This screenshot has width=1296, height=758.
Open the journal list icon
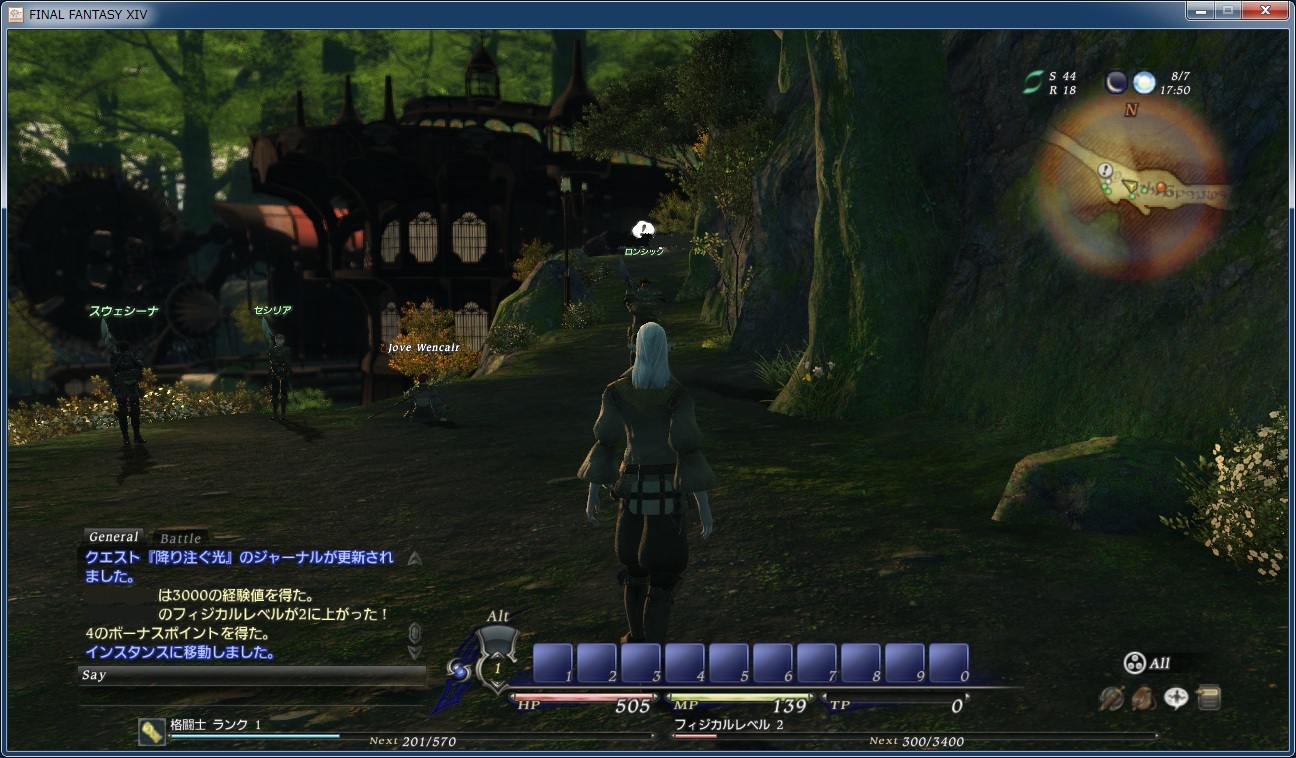pos(1208,697)
